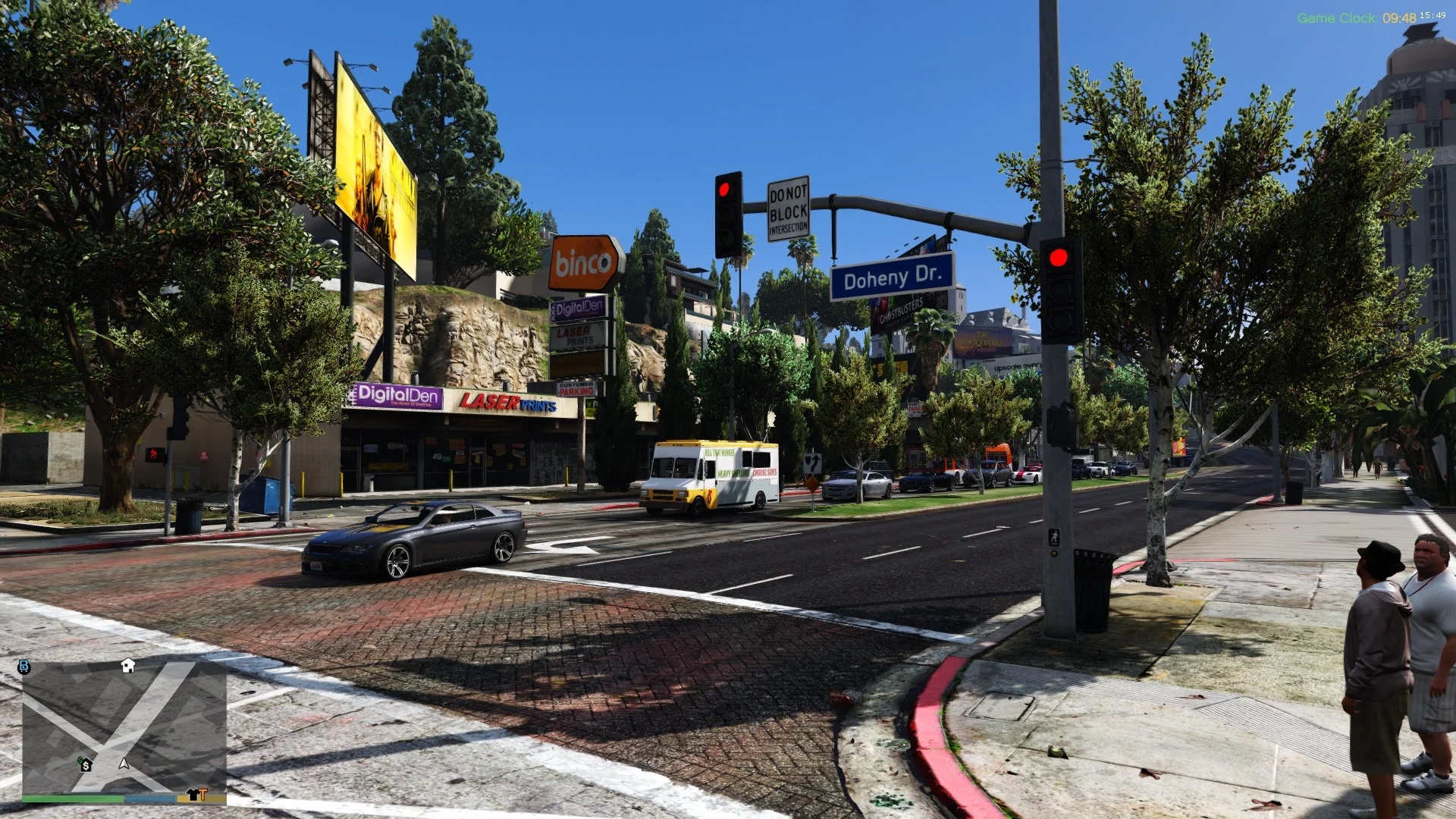
Task: Click the left traffic signal by the billboard
Action: pyautogui.click(x=726, y=190)
